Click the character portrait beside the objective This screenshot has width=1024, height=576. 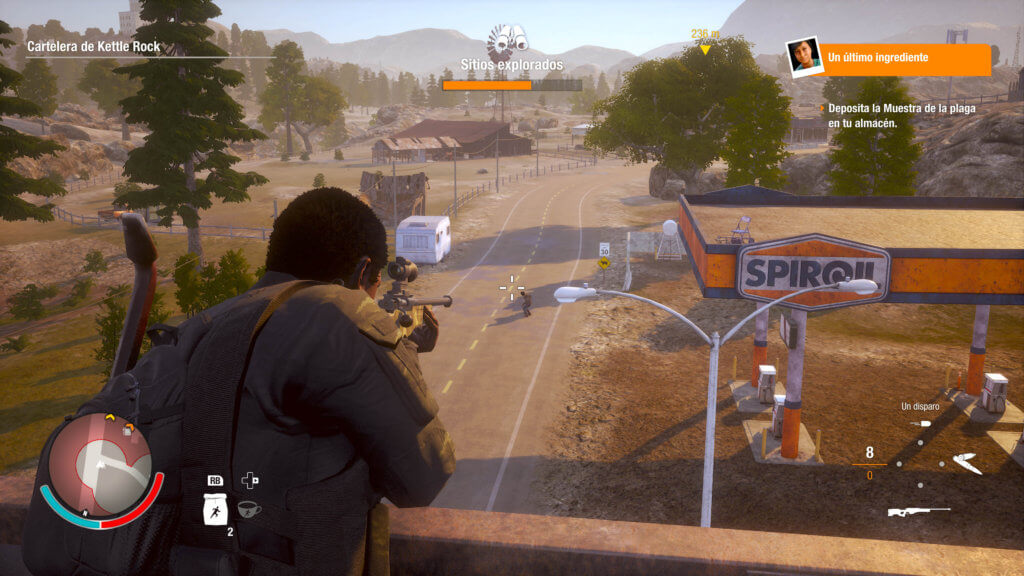tap(803, 57)
